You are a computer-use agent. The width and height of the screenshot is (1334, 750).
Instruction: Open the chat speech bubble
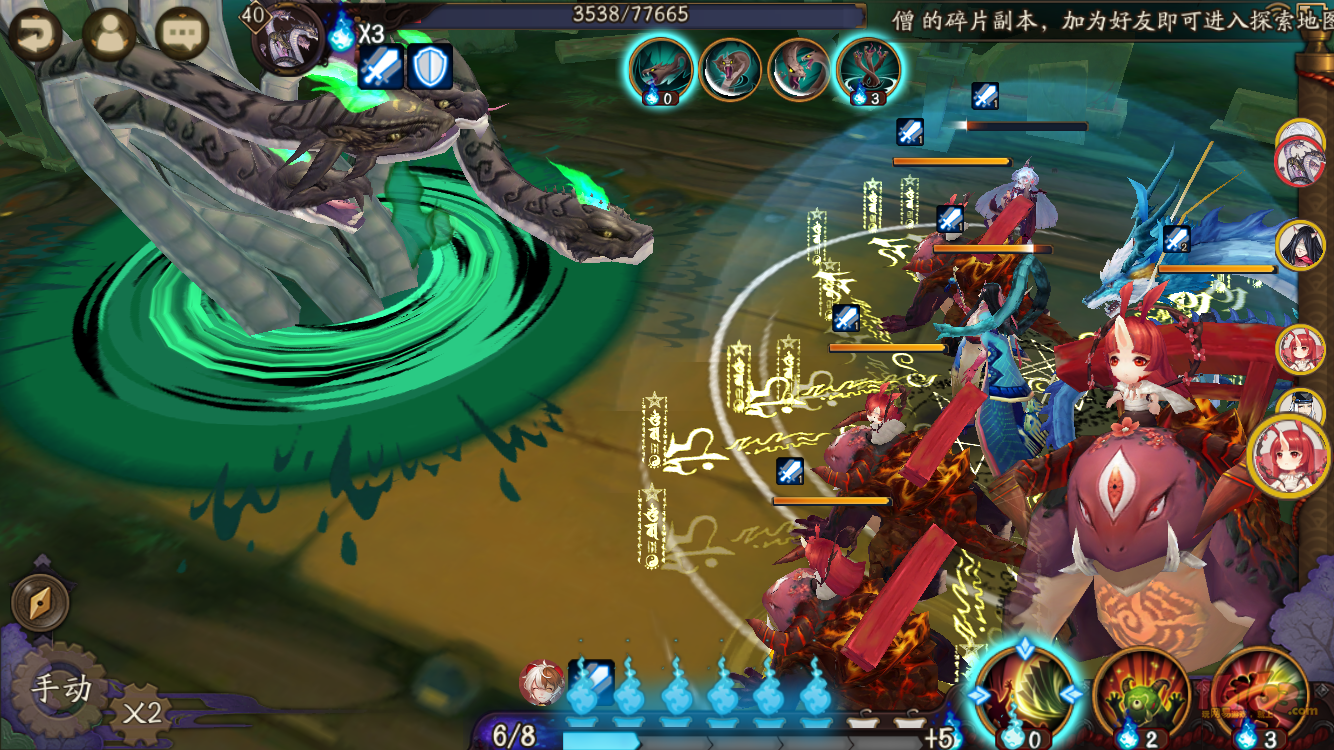pyautogui.click(x=183, y=34)
